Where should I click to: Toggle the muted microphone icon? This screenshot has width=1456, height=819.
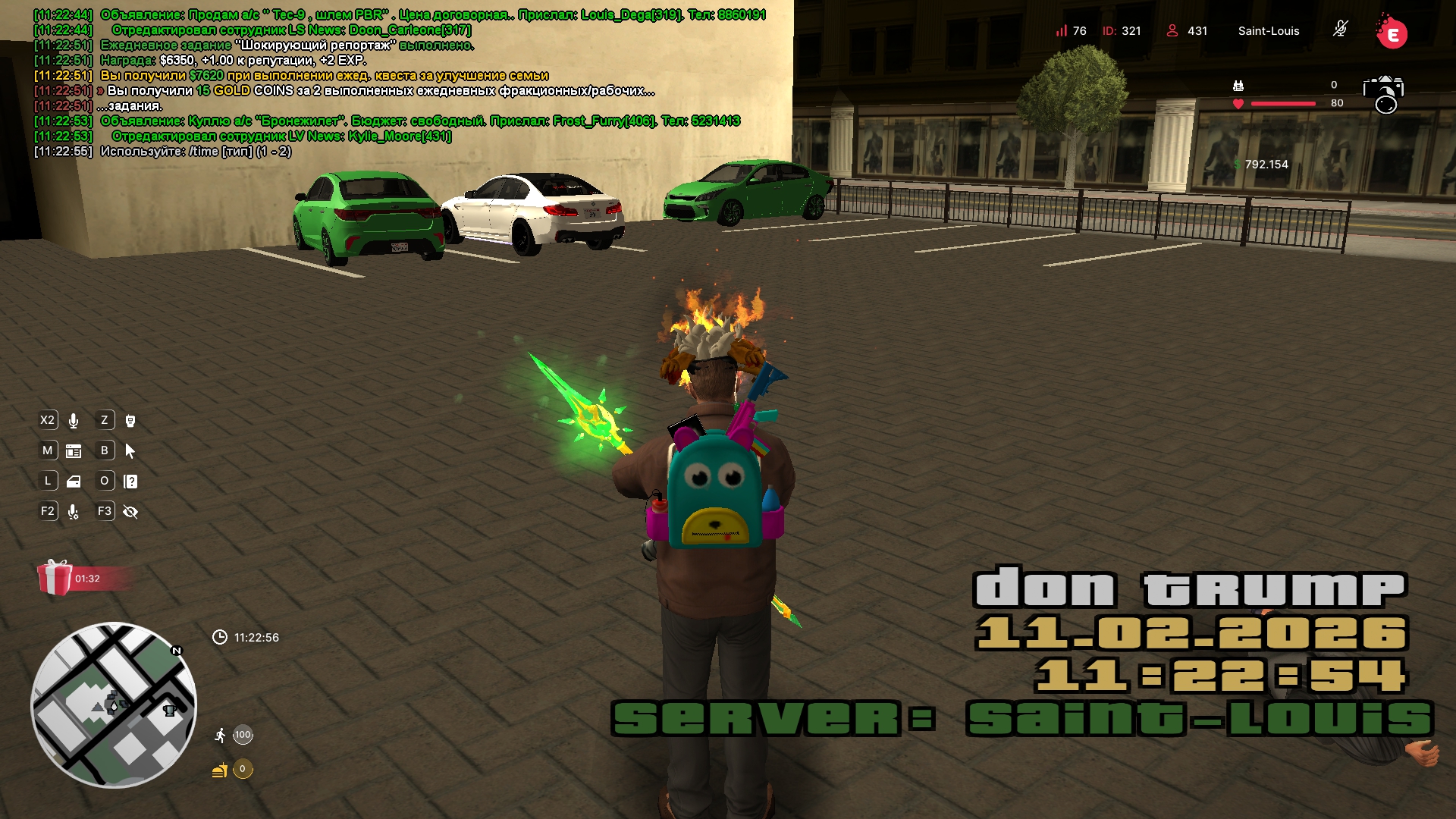[1340, 30]
